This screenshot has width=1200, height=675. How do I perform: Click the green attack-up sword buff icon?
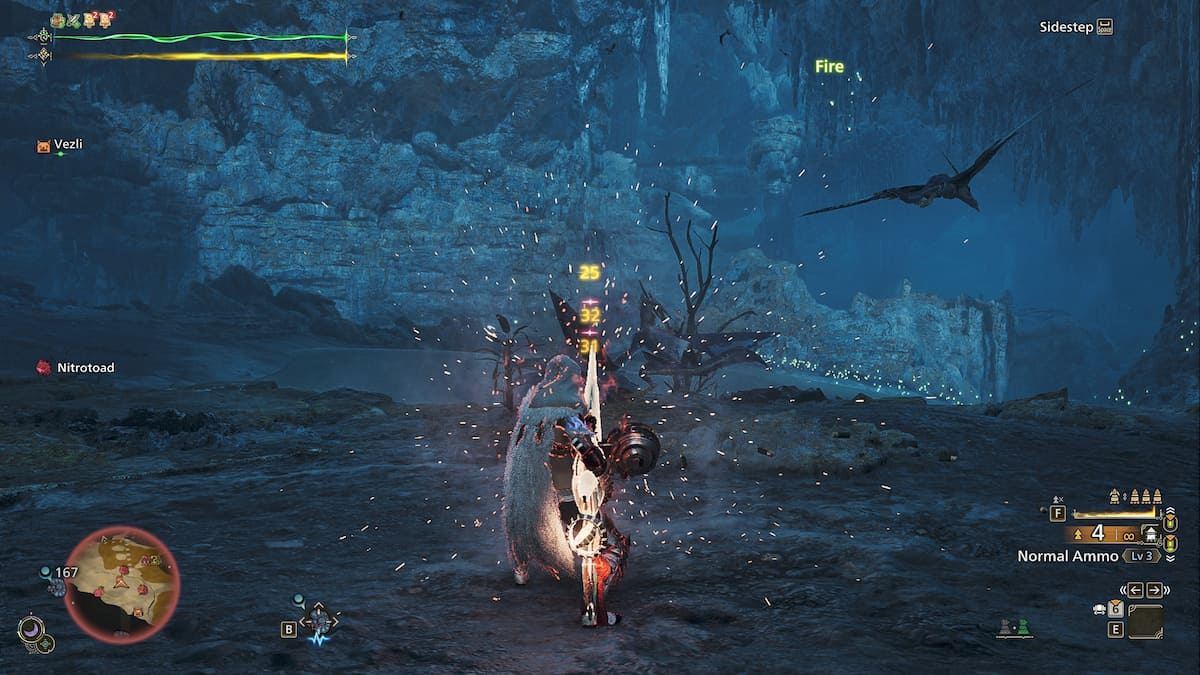coord(73,20)
